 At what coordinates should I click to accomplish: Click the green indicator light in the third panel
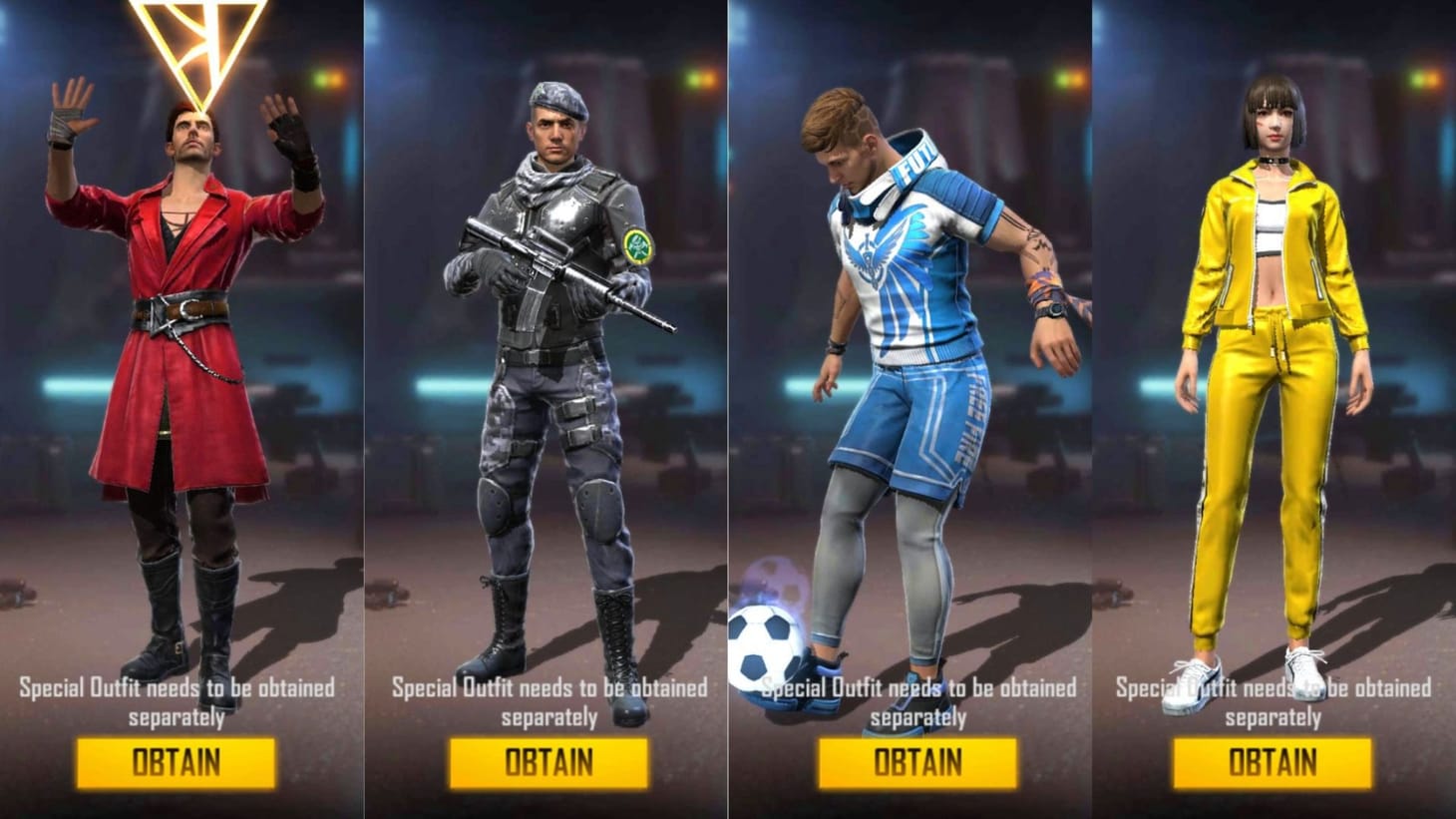pos(1062,79)
